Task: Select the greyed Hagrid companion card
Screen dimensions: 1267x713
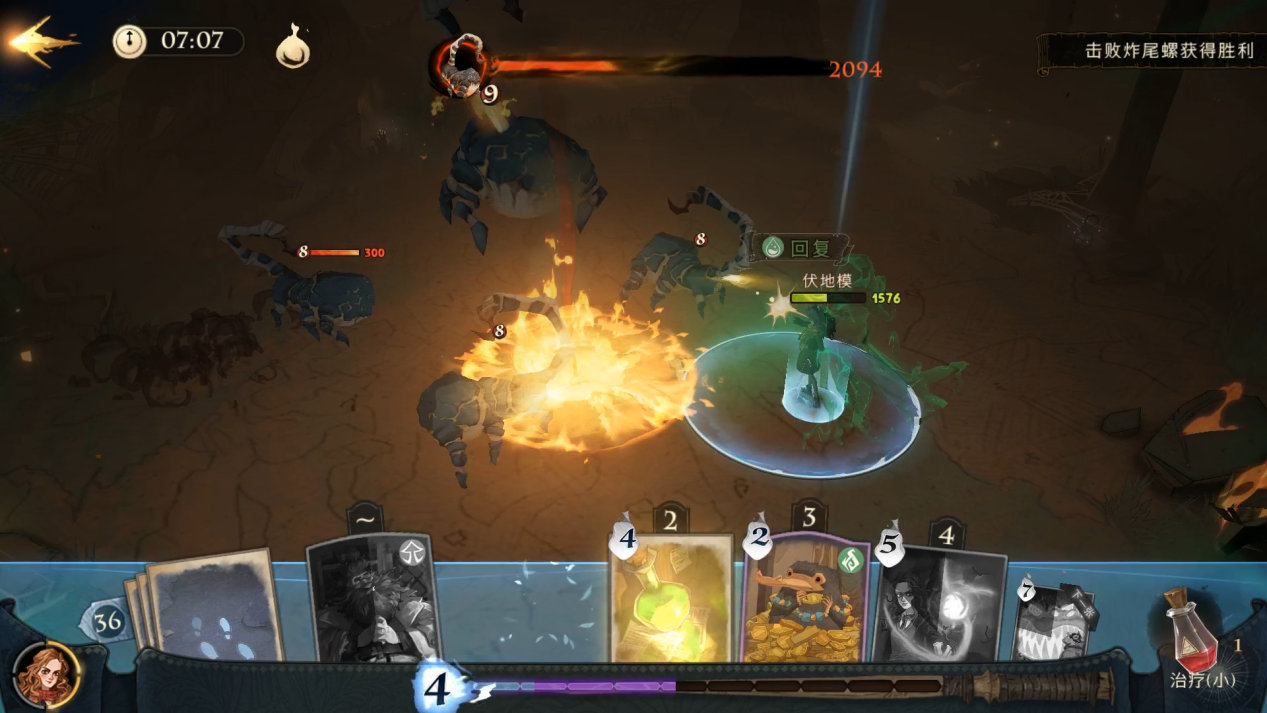Action: click(374, 599)
